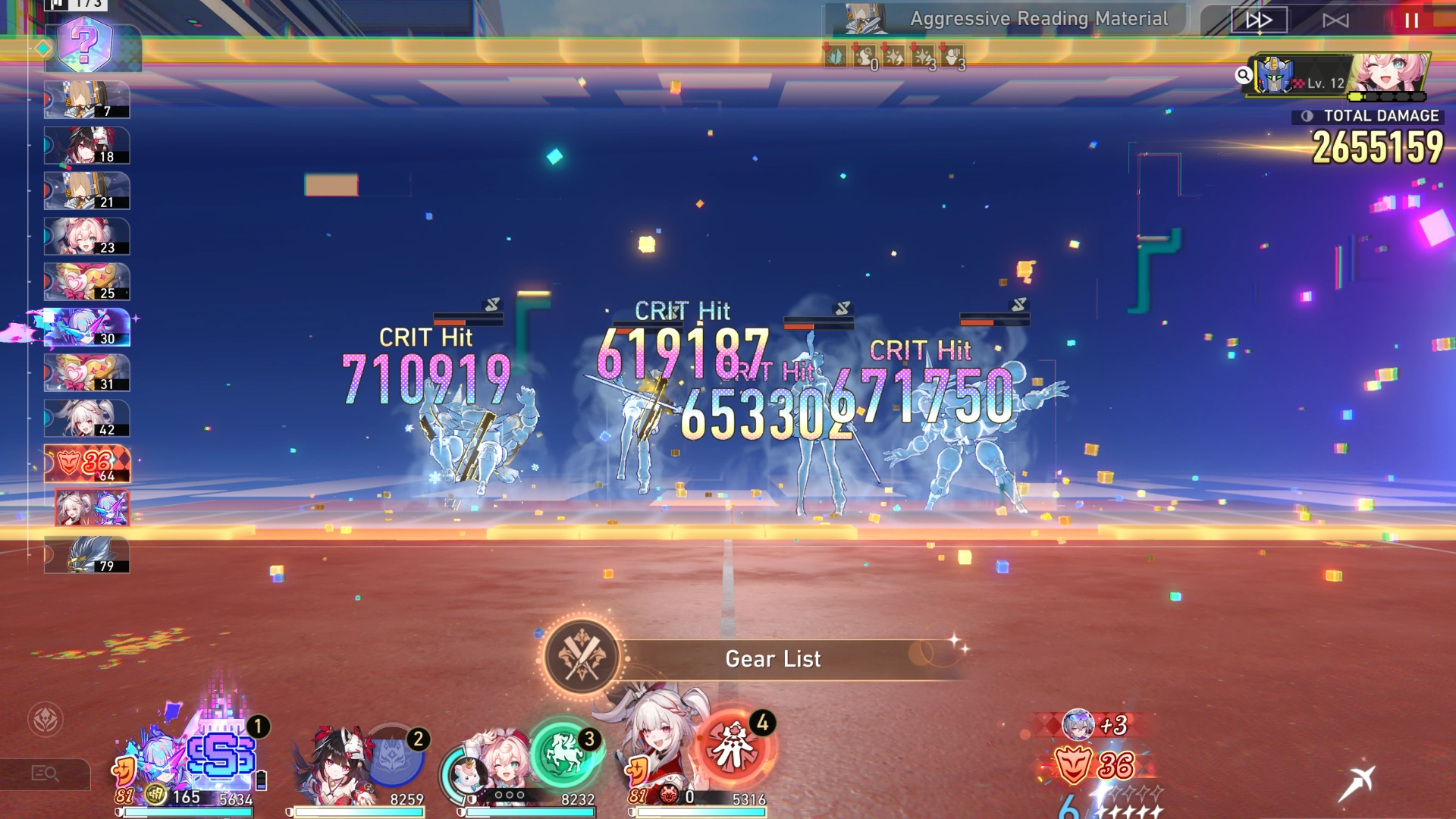Click character 1's cyan energy bar

click(190, 812)
